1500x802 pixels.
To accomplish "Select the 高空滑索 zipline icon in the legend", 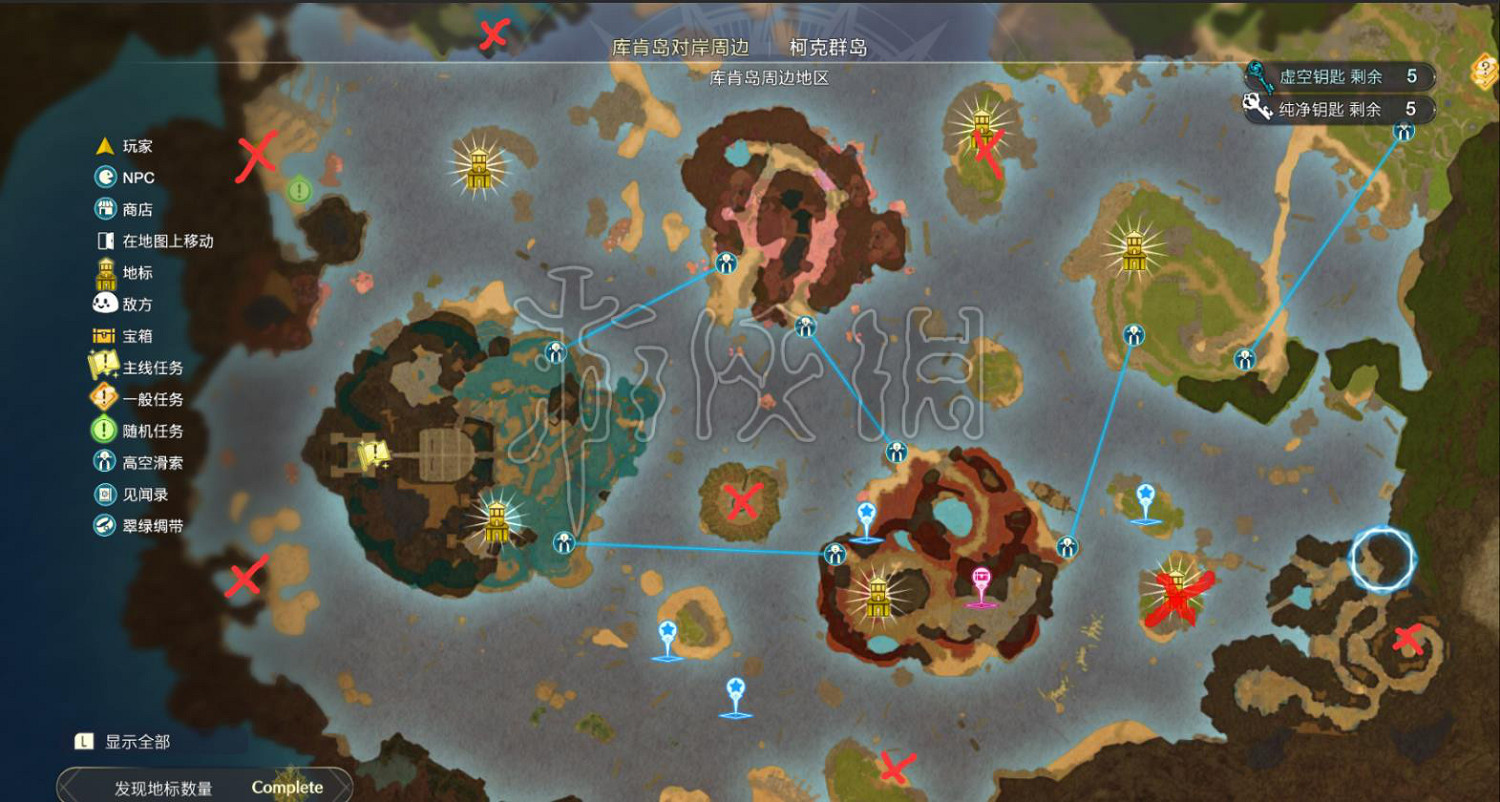I will [106, 461].
